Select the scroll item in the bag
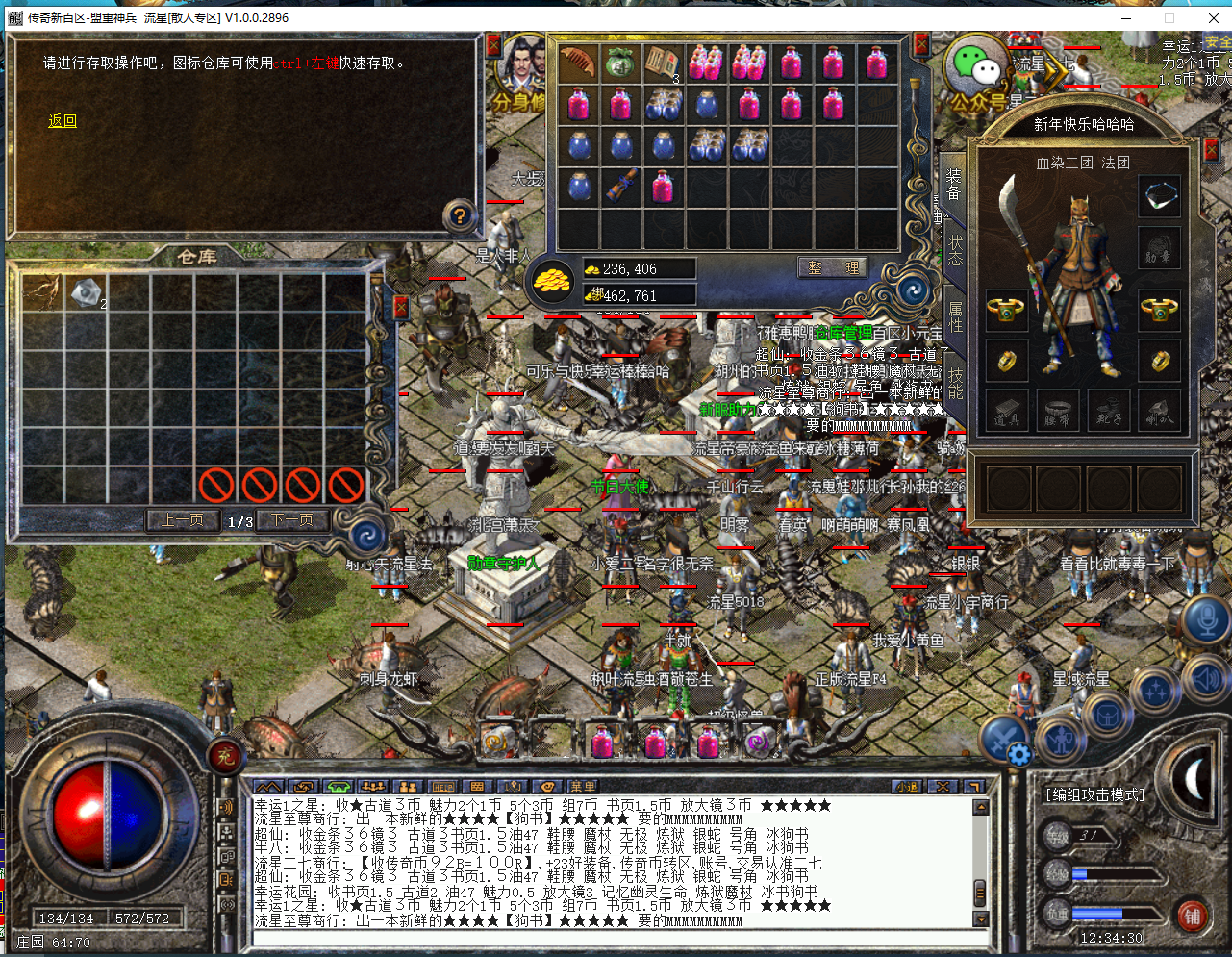Image resolution: width=1232 pixels, height=957 pixels. click(620, 185)
